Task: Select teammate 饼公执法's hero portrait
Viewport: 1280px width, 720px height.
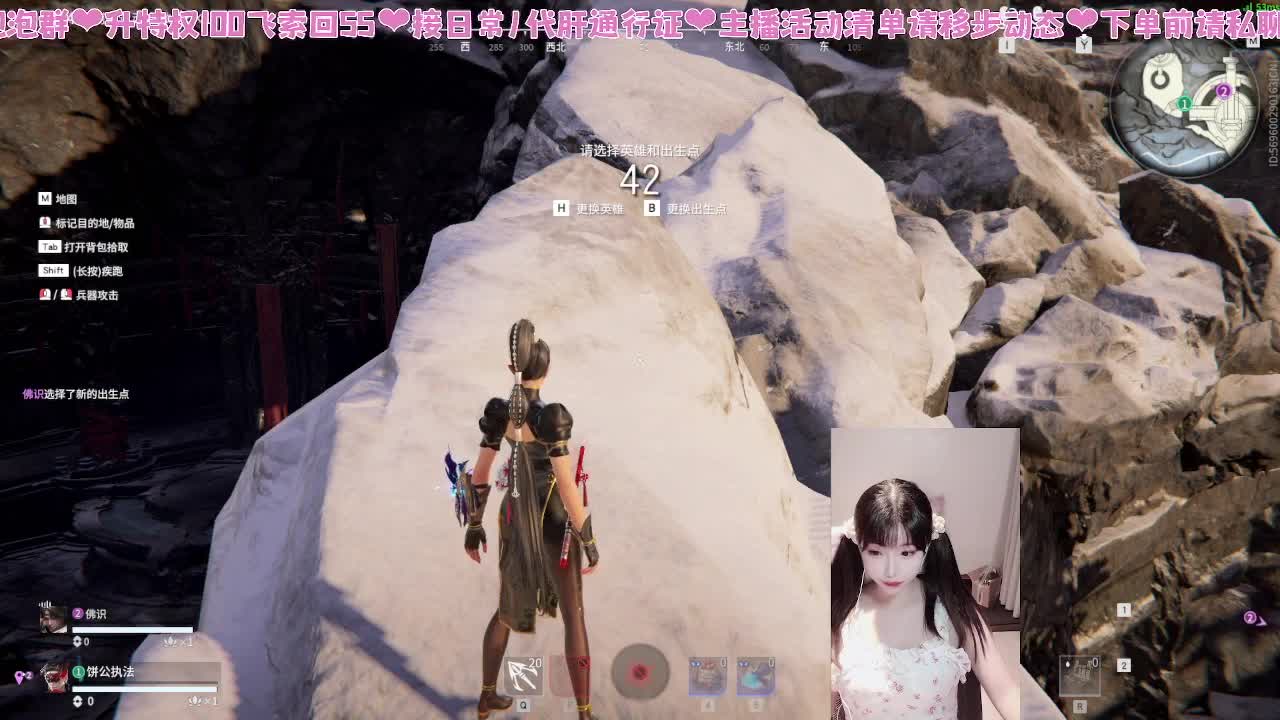Action: (x=53, y=679)
